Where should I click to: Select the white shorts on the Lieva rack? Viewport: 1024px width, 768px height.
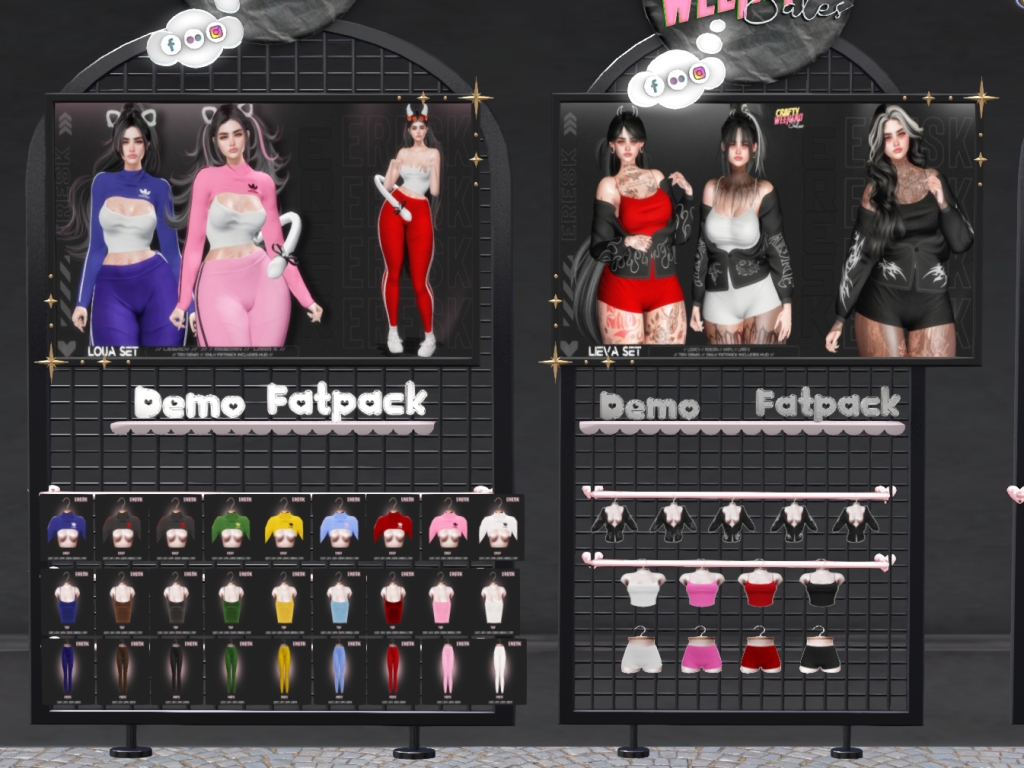[640, 653]
